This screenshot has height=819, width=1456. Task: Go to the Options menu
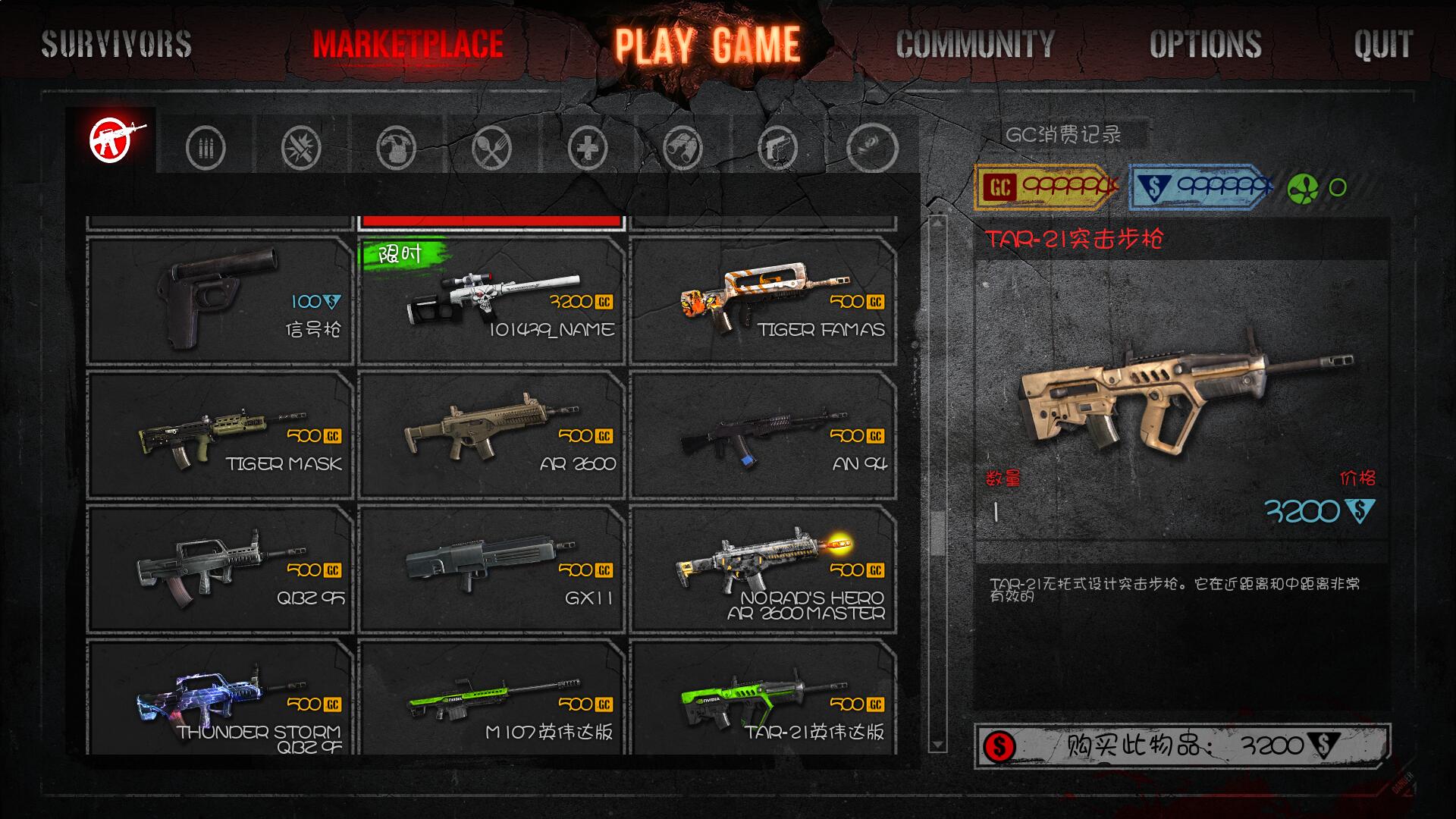coord(1205,44)
